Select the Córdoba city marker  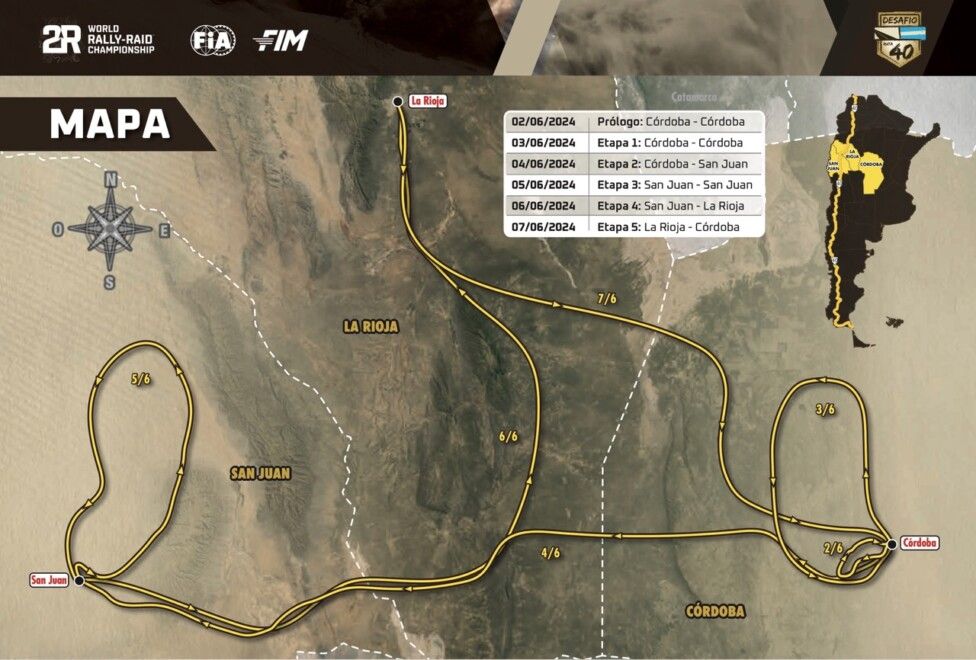coord(891,543)
